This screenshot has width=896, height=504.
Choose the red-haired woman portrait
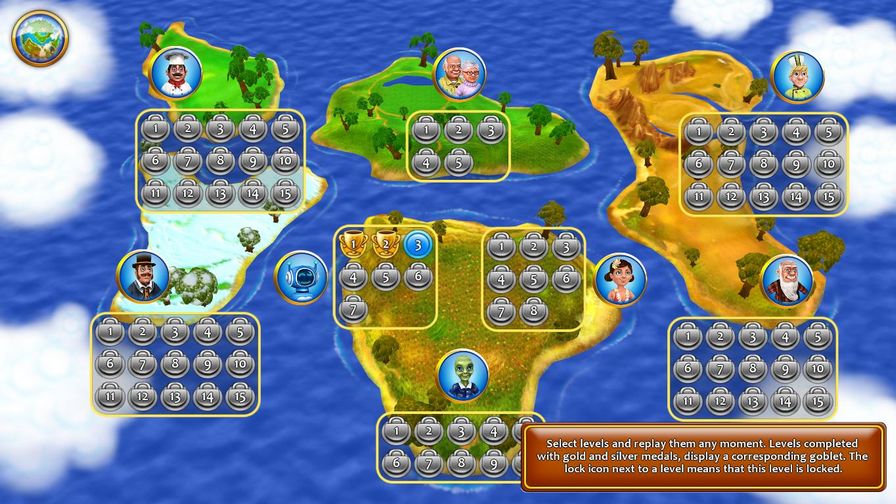[x=620, y=278]
